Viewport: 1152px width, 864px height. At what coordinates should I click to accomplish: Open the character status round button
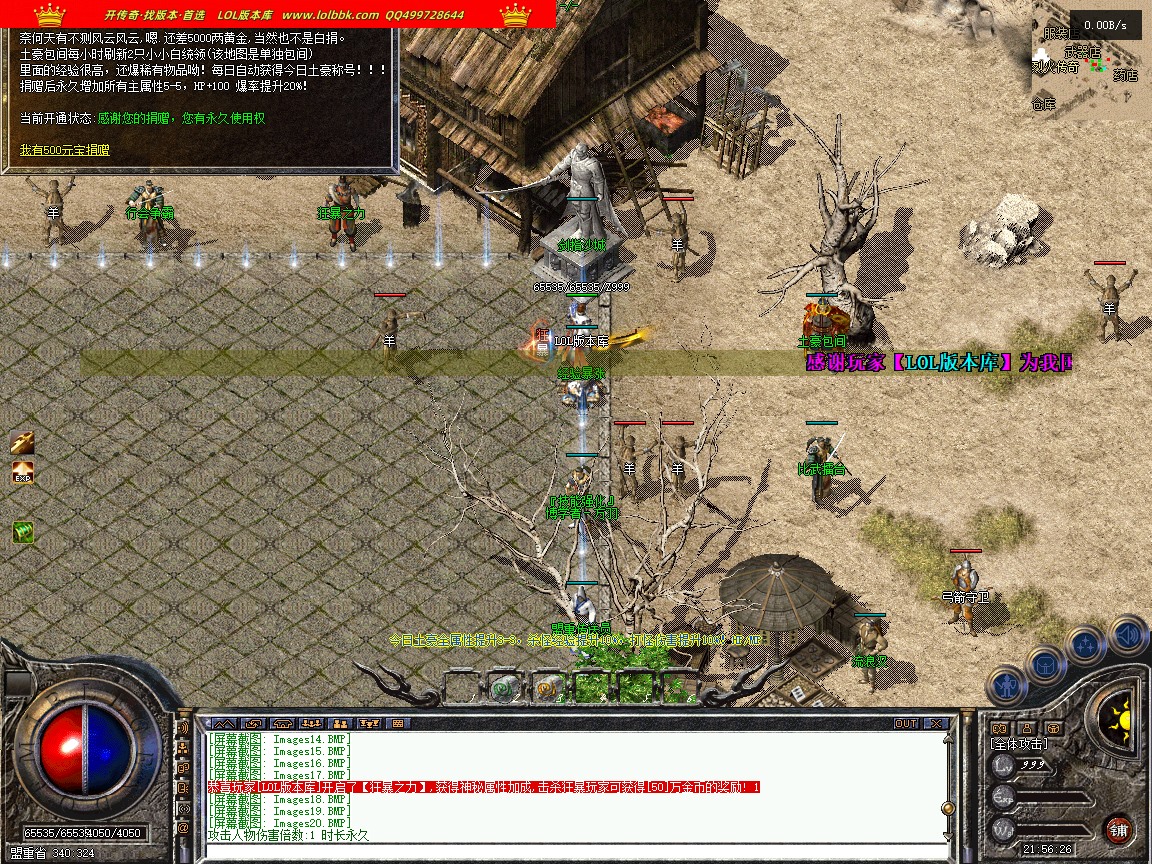pos(1005,685)
